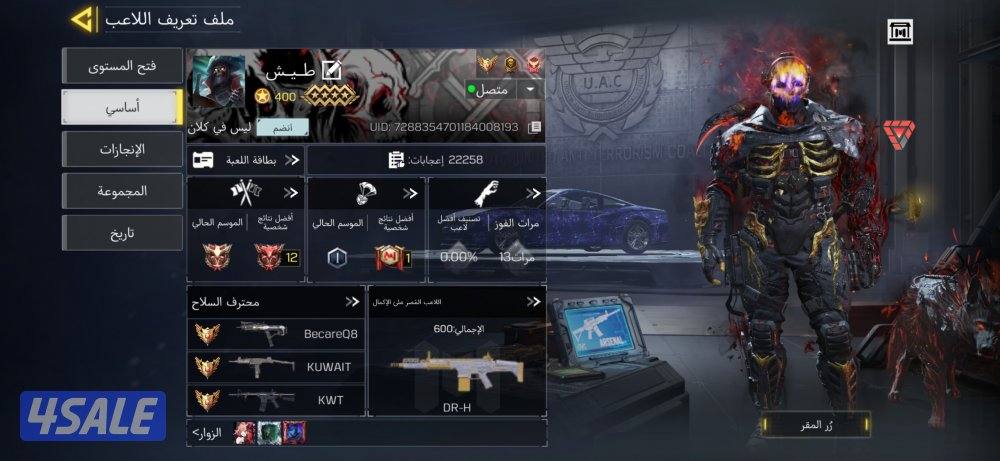
Task: Open the محترف السلاح weapon master list
Action: (x=273, y=301)
